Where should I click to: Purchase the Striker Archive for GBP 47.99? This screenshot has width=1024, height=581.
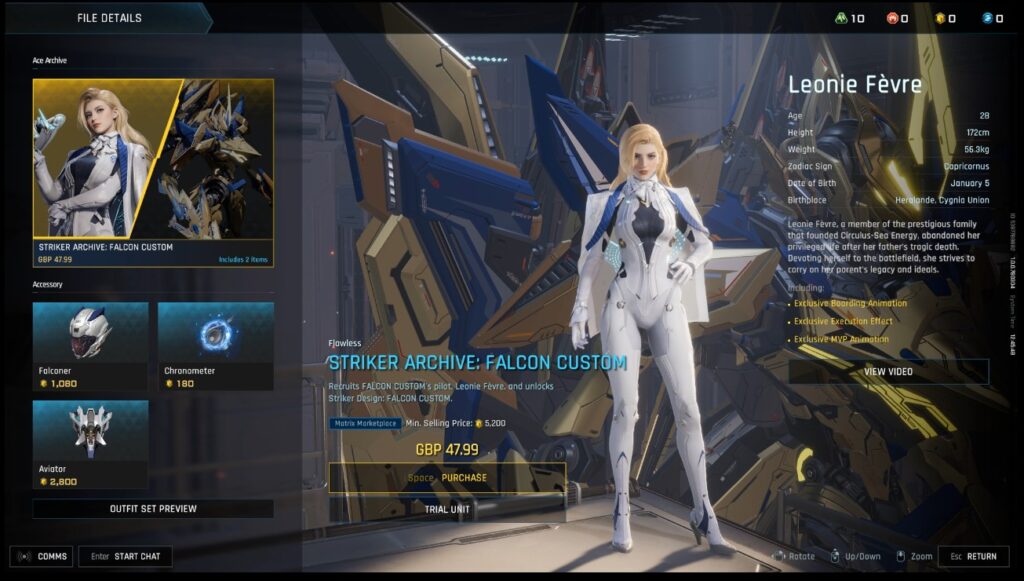447,478
